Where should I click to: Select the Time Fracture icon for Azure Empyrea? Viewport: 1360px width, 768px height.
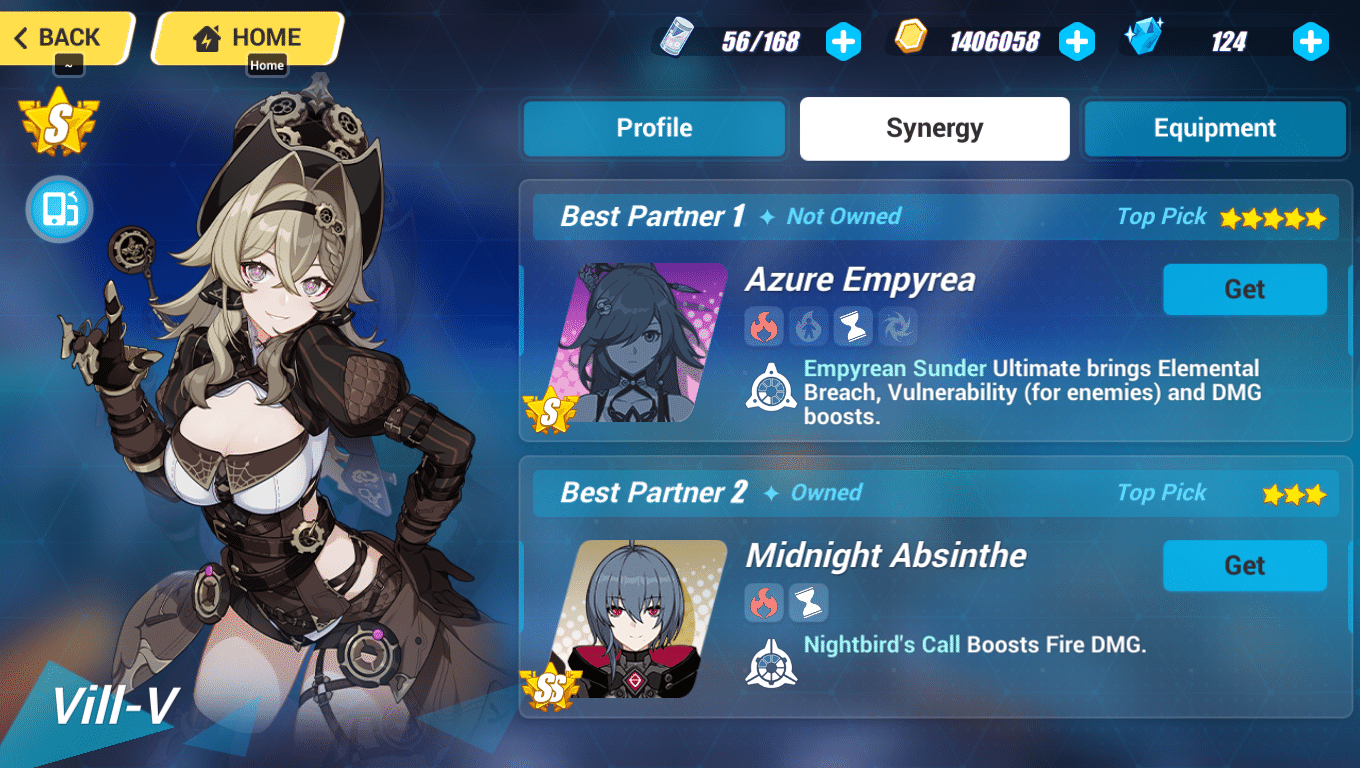tap(853, 326)
